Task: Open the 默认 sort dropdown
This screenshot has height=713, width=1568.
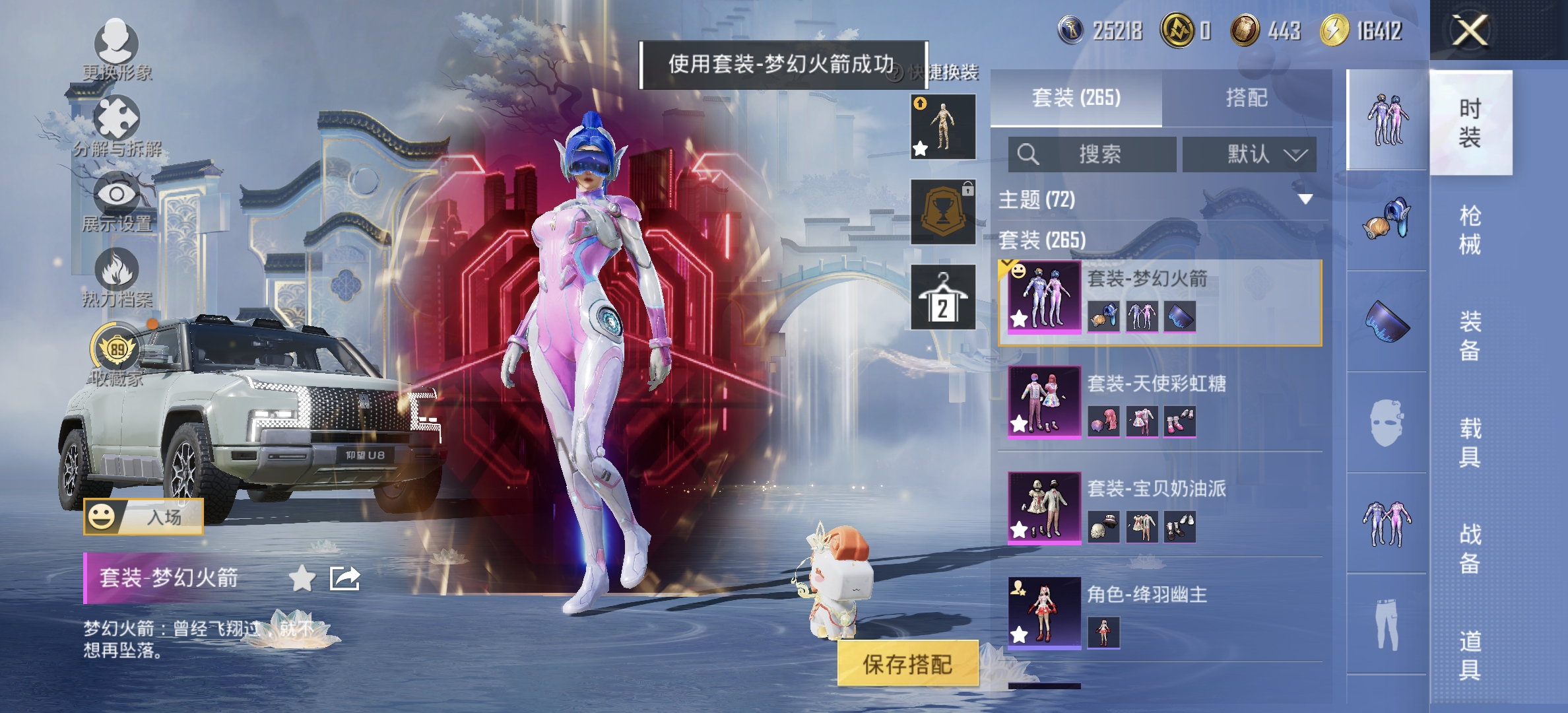Action: [x=1253, y=155]
